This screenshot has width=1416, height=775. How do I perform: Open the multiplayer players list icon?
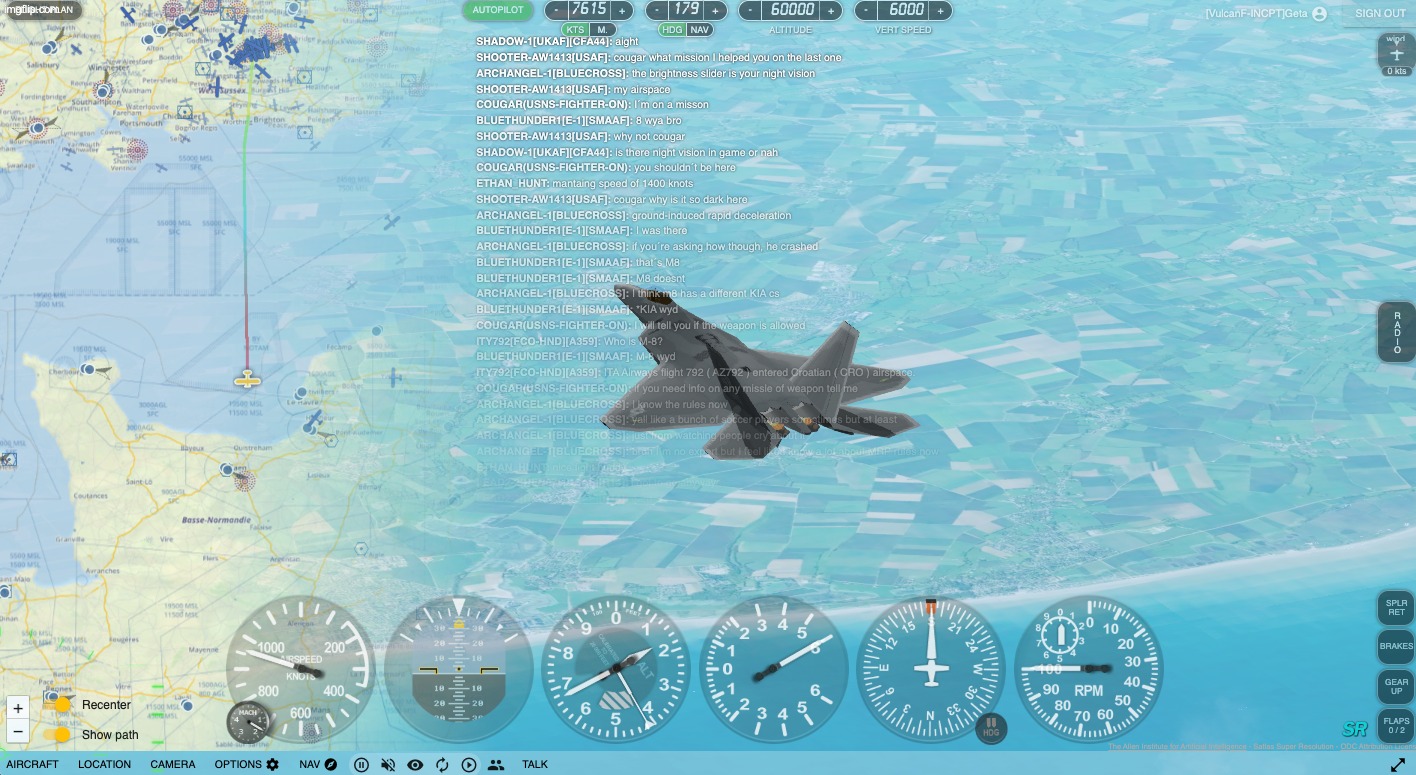point(496,764)
